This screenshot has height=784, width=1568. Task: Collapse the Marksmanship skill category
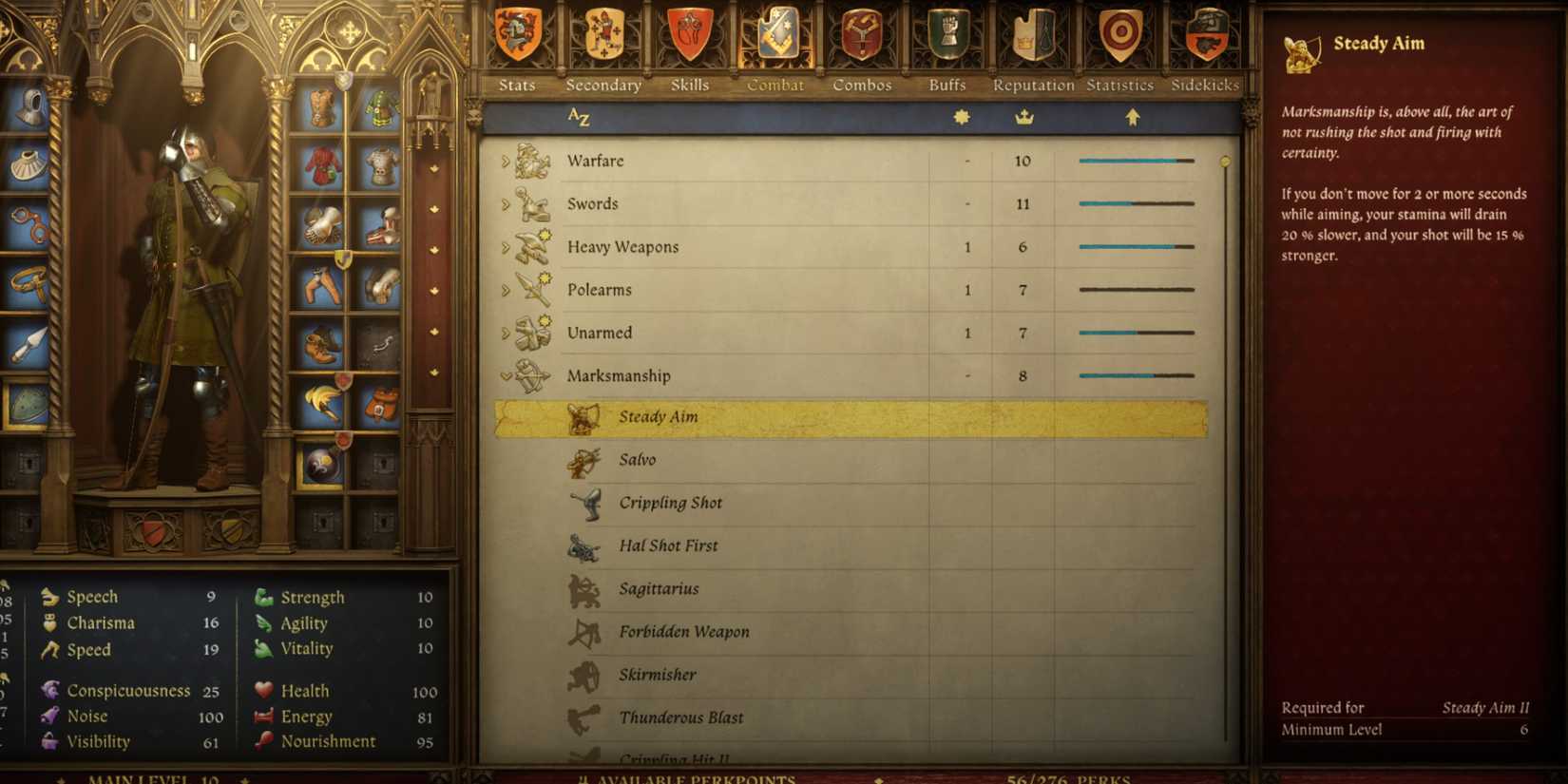pos(505,375)
